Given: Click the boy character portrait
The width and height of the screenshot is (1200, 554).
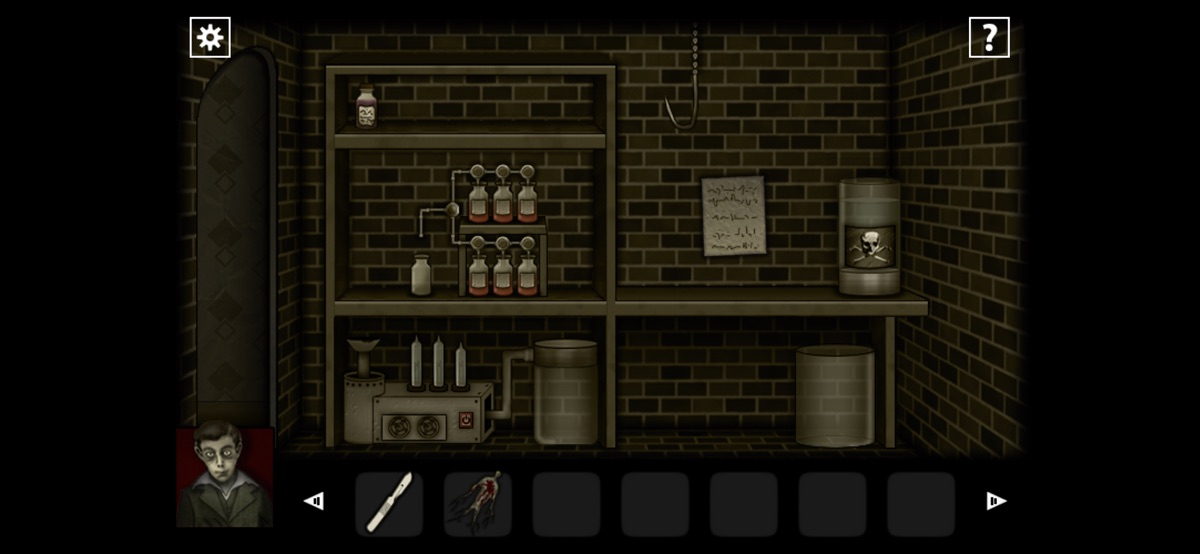Looking at the screenshot, I should click(x=225, y=477).
